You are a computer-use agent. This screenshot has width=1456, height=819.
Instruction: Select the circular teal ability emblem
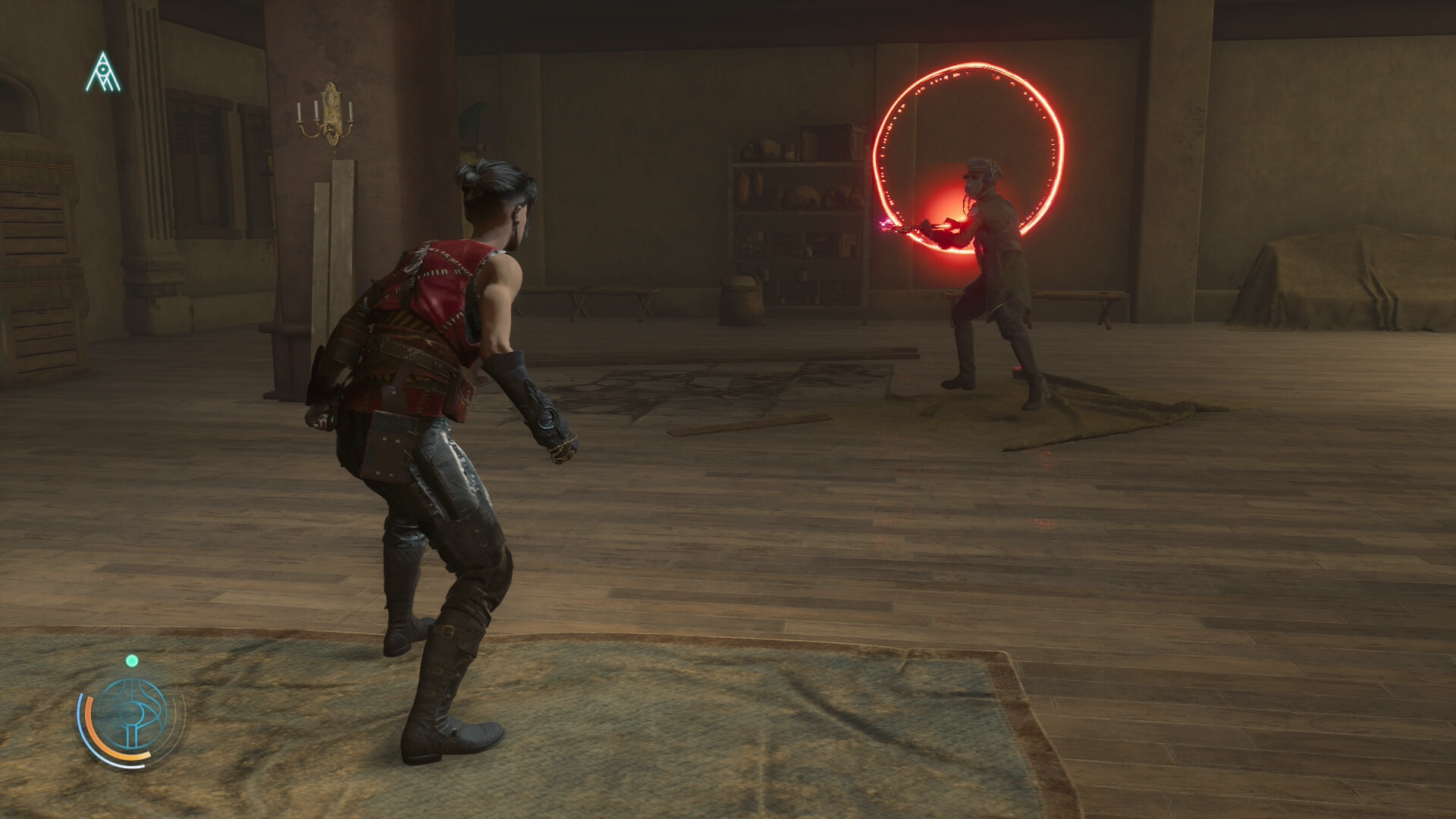[x=133, y=714]
